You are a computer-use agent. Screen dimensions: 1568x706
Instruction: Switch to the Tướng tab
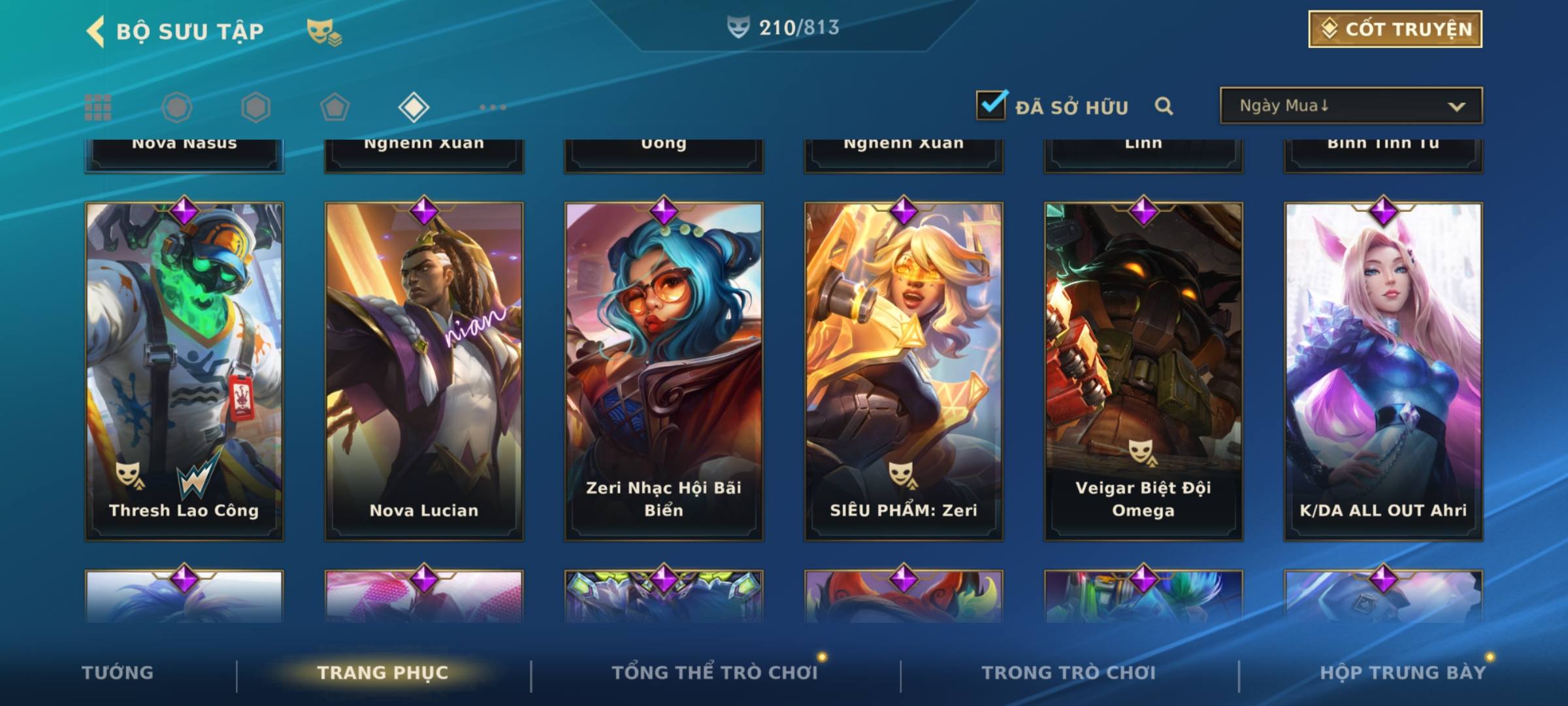coord(118,673)
